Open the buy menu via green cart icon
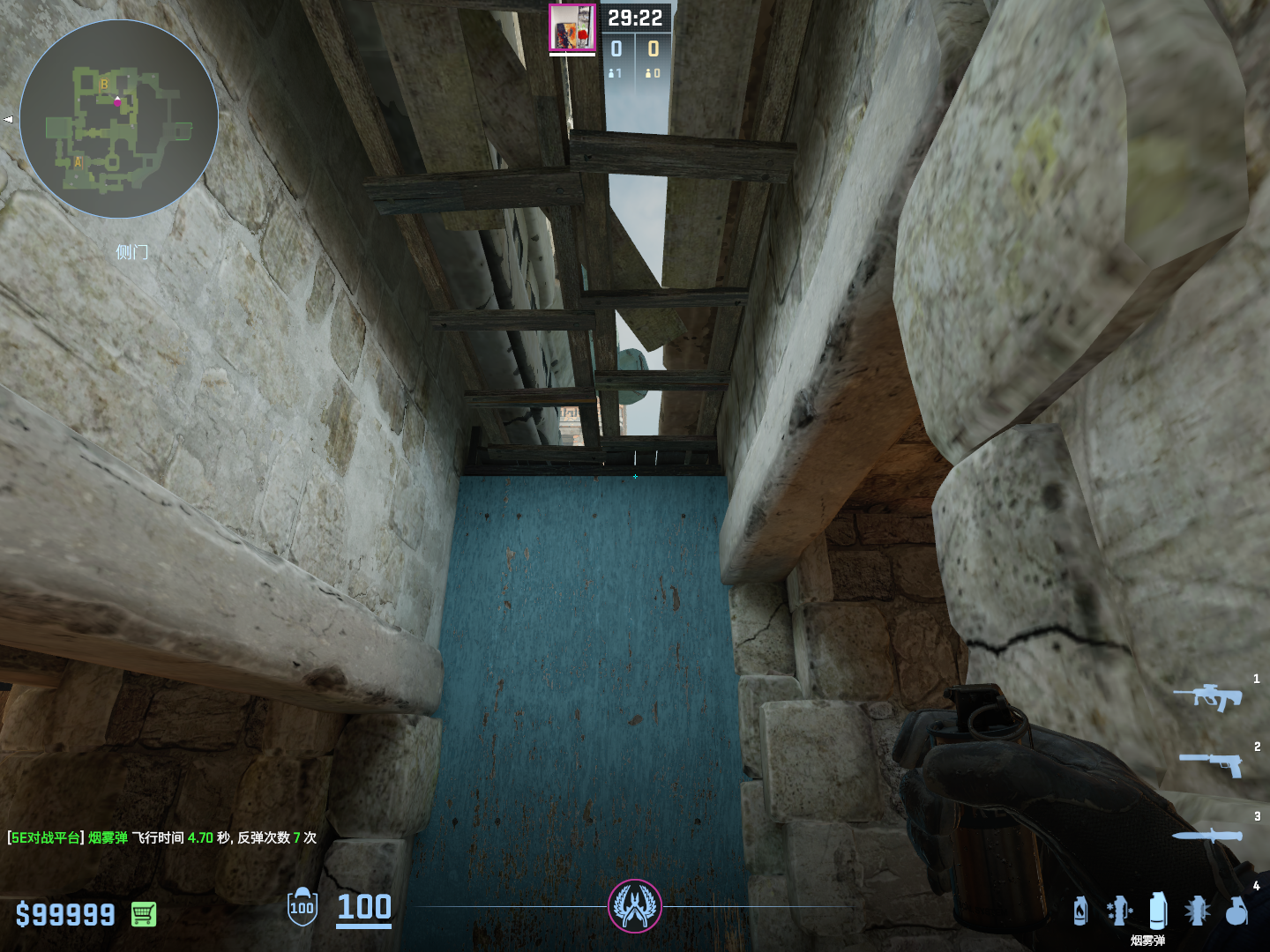 tap(144, 914)
